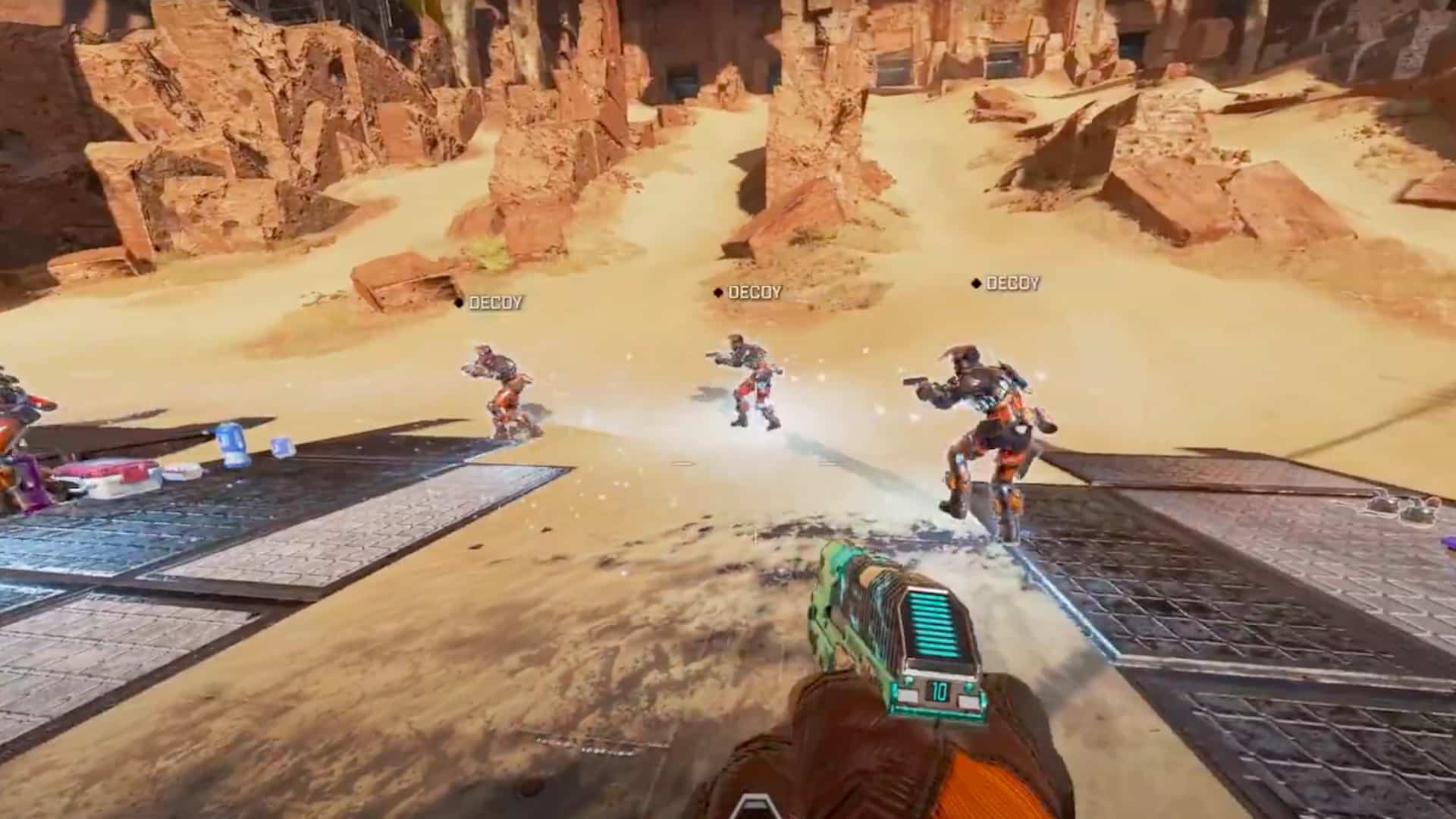Click the diamond icon beside the center DECOY label
This screenshot has height=819, width=1456.
tap(717, 291)
